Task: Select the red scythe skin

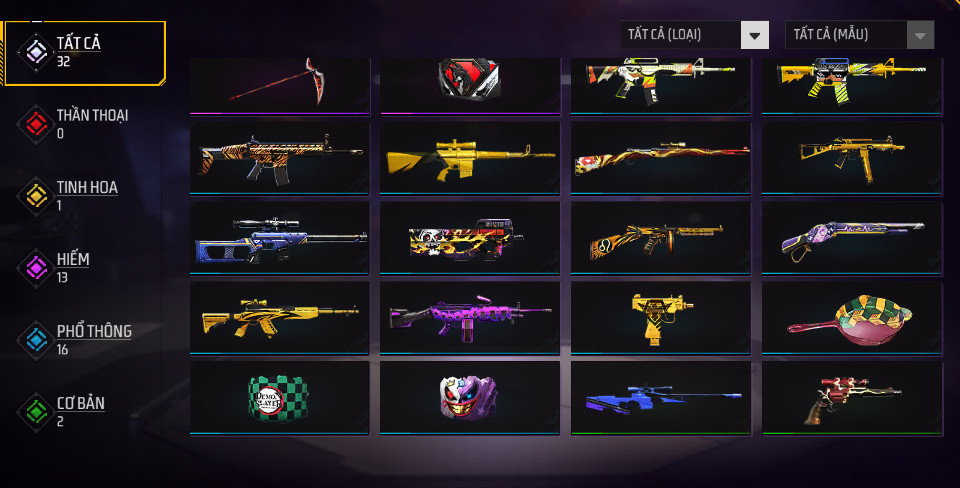Action: coord(279,84)
